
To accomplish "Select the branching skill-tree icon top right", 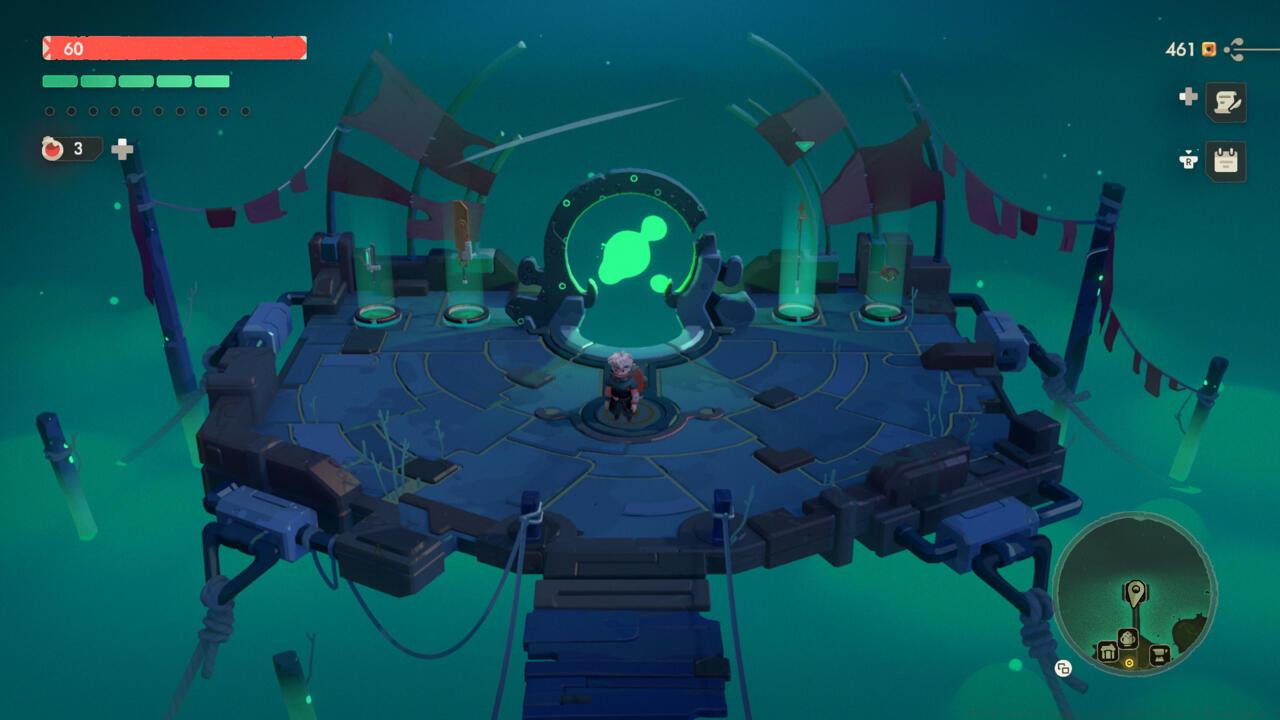I will 1233,49.
